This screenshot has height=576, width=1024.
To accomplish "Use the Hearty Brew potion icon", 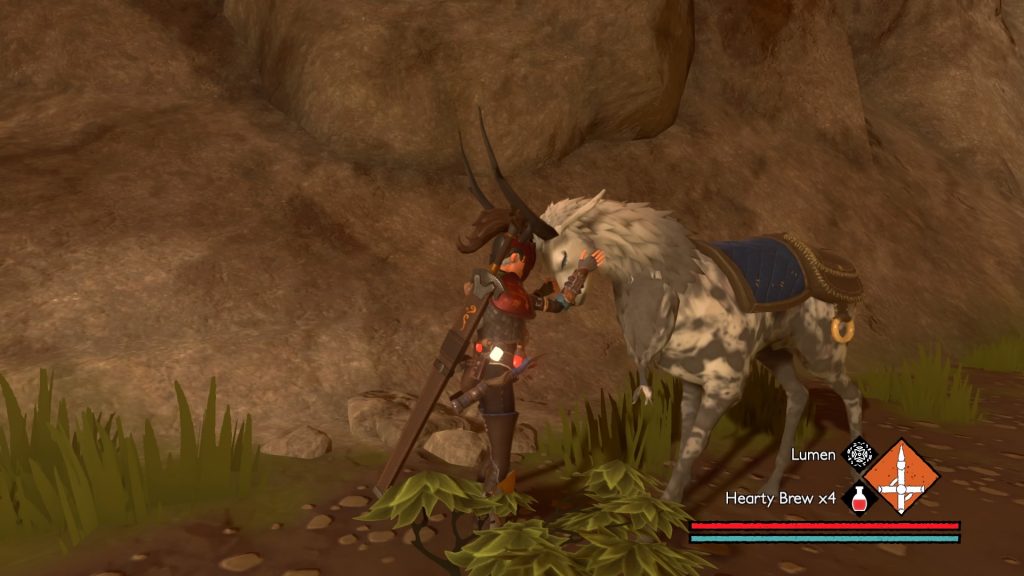I will 859,497.
